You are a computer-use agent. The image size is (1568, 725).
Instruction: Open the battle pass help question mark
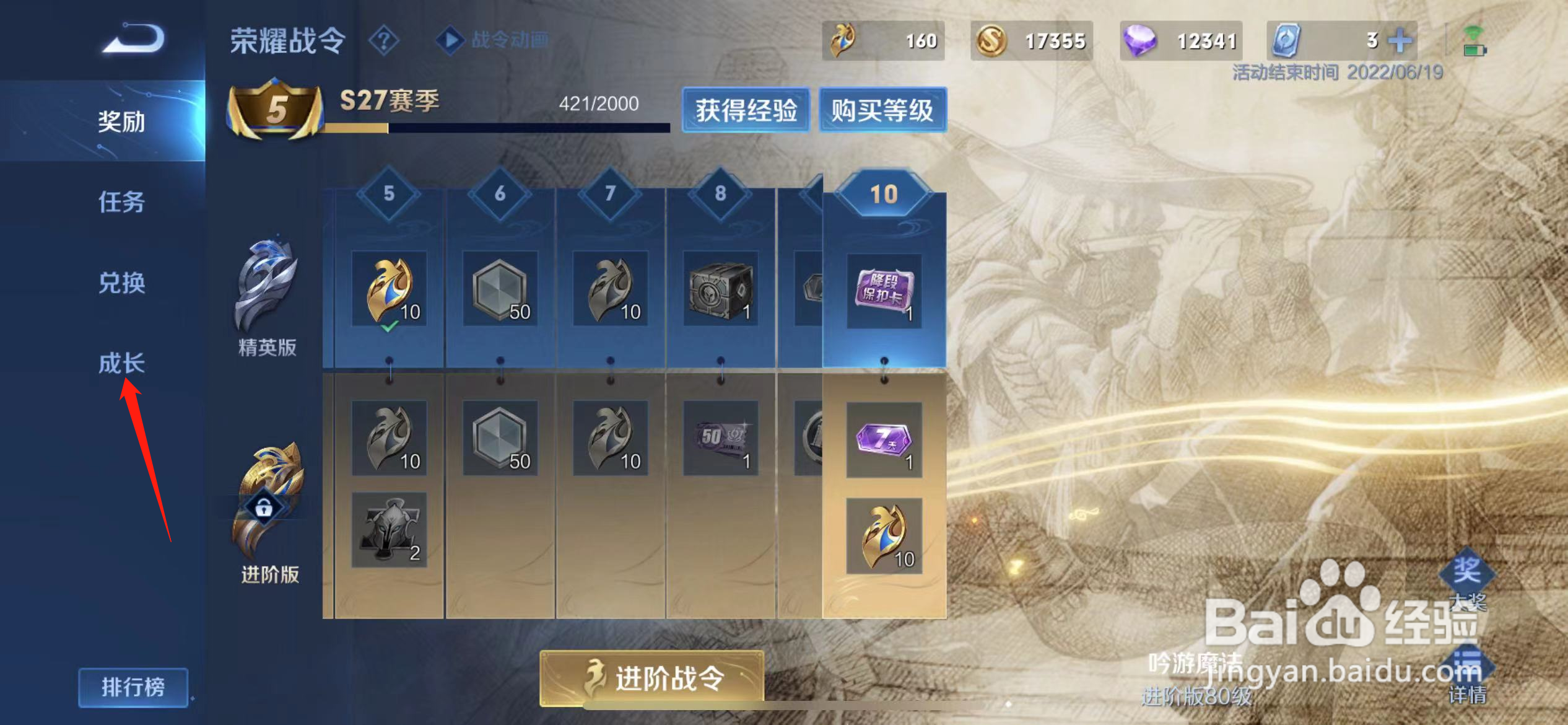point(384,42)
